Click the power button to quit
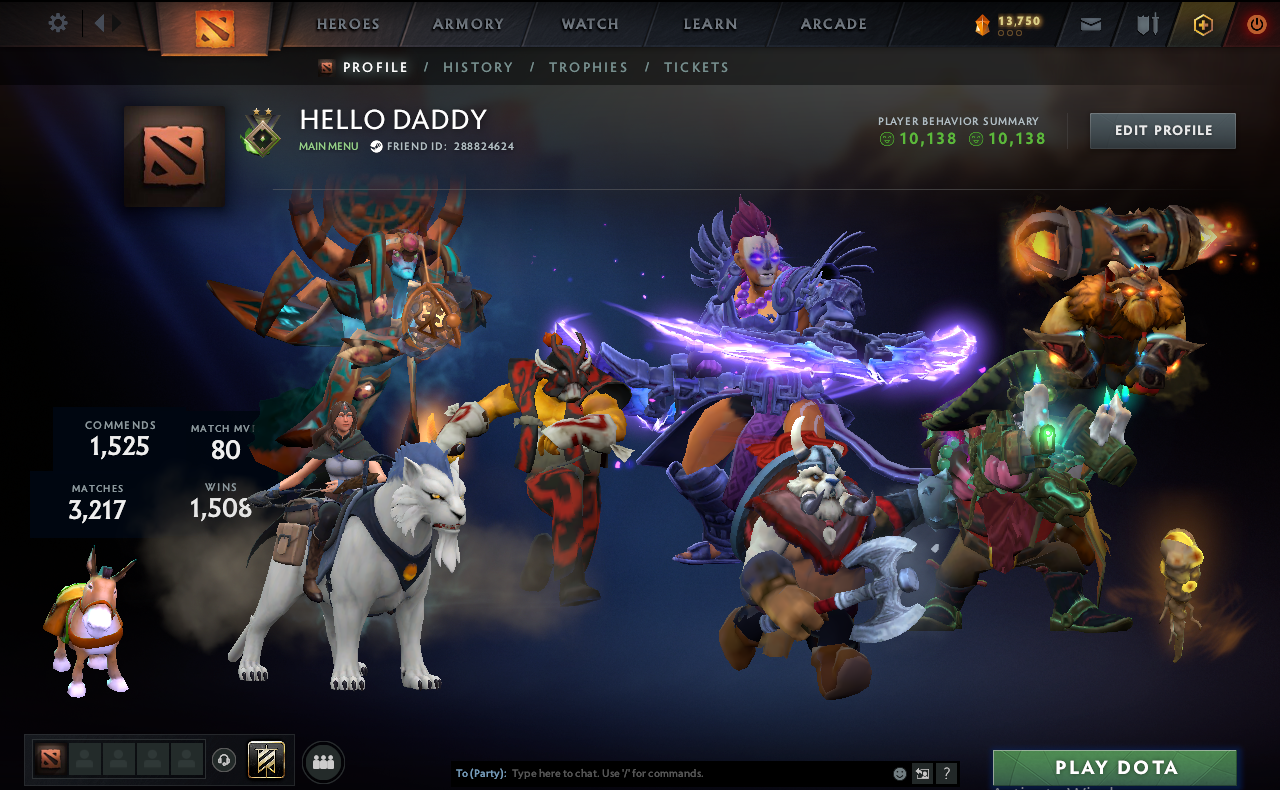Screen dimensions: 1280x790 pyautogui.click(x=1256, y=23)
